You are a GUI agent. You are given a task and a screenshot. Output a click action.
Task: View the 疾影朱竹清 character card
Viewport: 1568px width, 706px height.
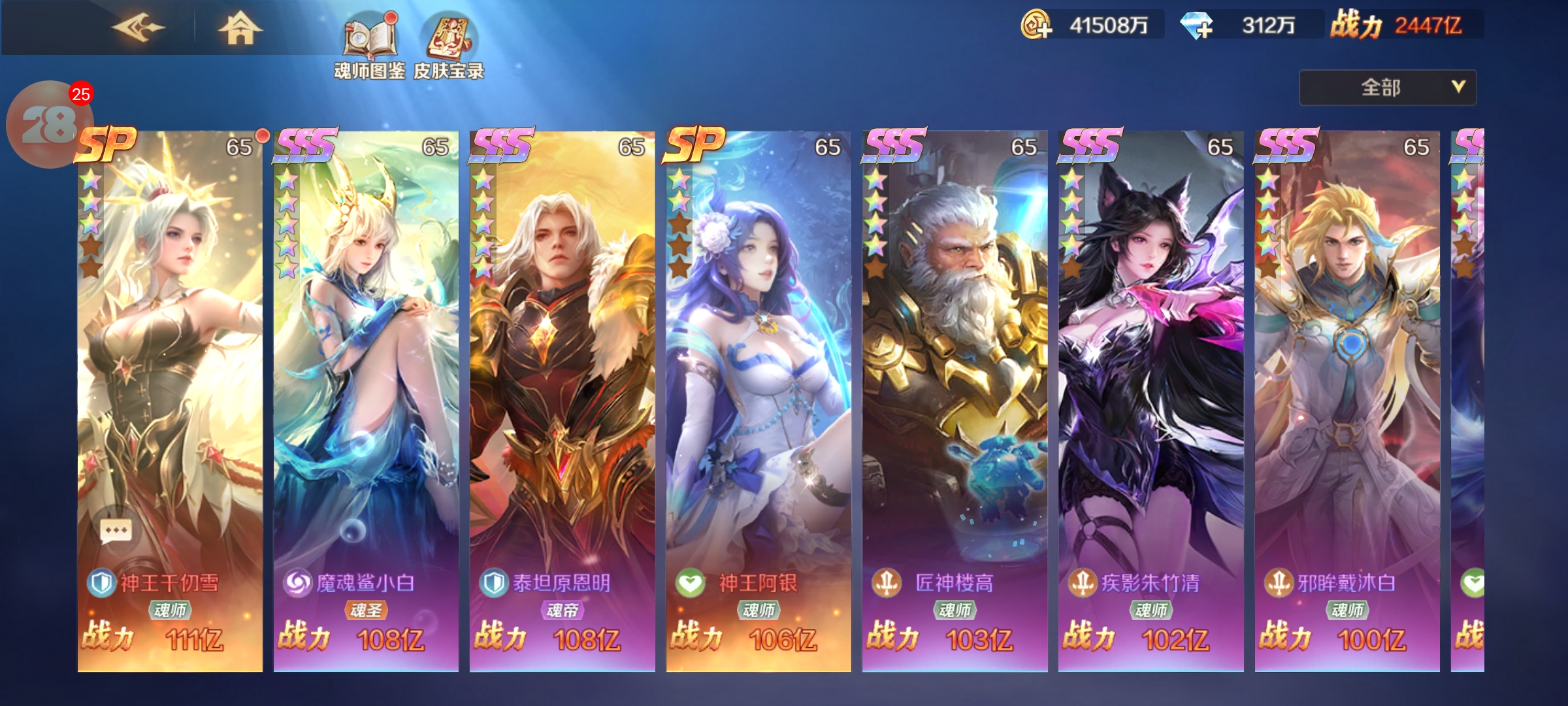coord(1151,392)
